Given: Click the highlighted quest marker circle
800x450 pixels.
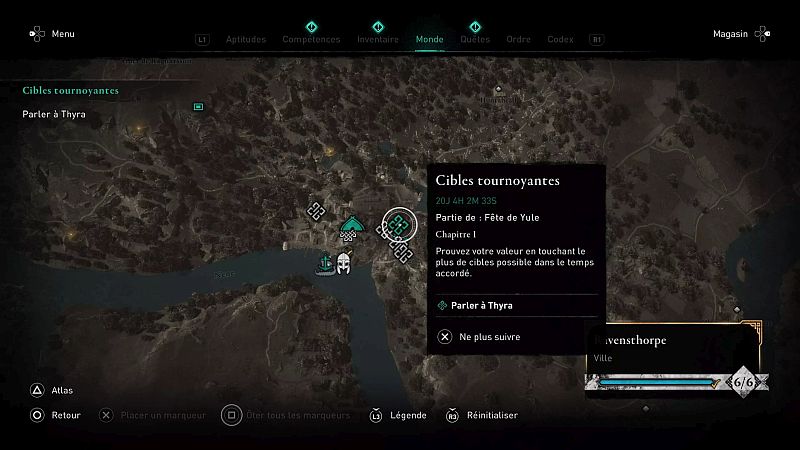Looking at the screenshot, I should click(x=398, y=224).
